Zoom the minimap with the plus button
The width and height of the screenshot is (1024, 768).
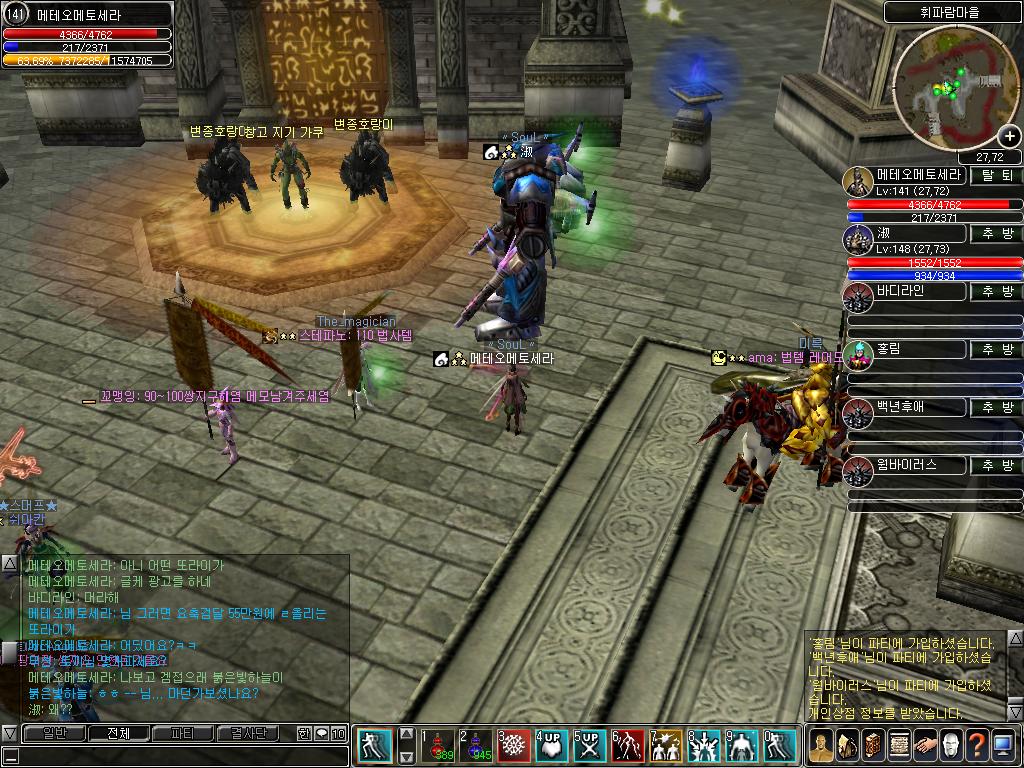pos(1009,137)
